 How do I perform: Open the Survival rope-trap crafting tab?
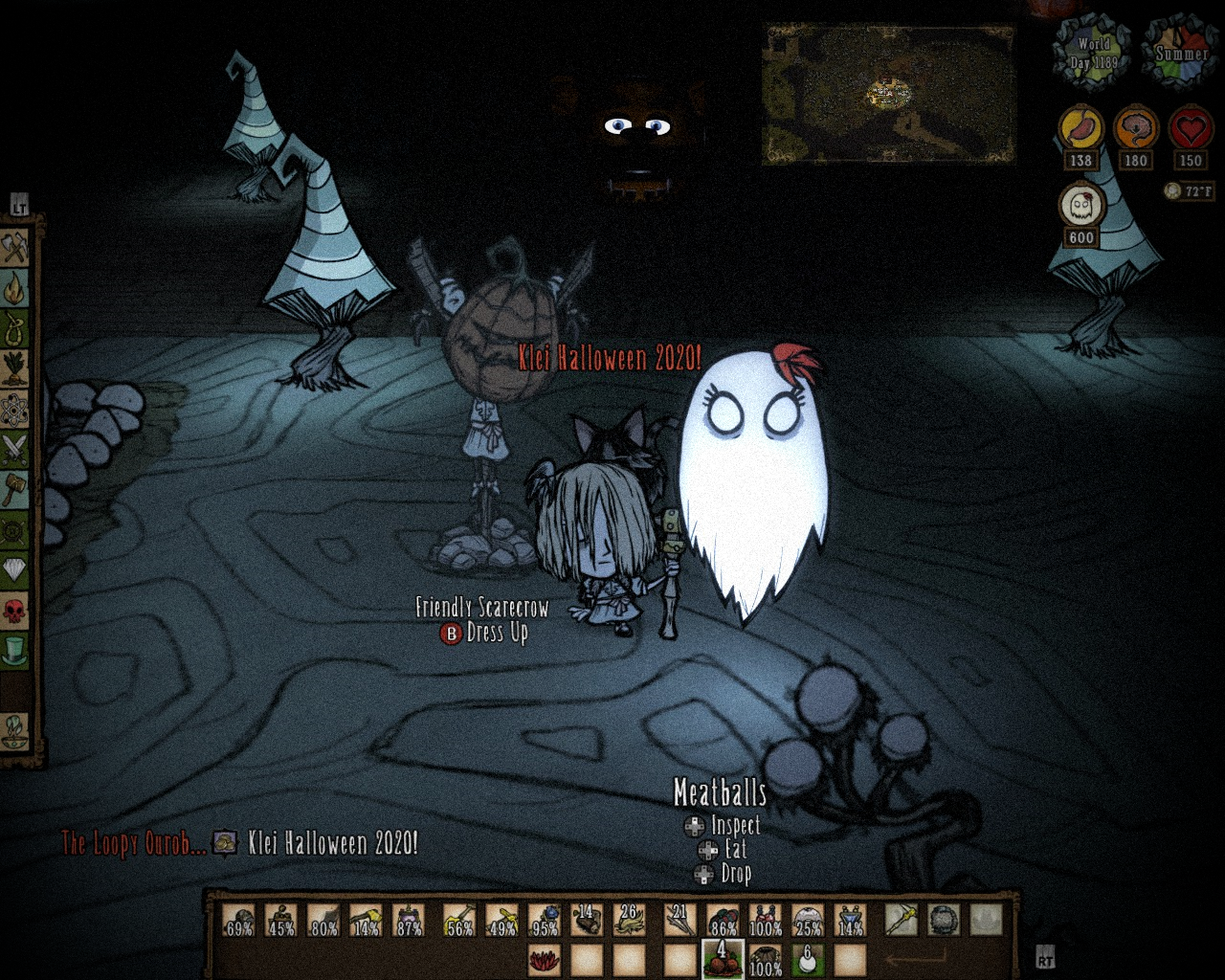click(15, 328)
